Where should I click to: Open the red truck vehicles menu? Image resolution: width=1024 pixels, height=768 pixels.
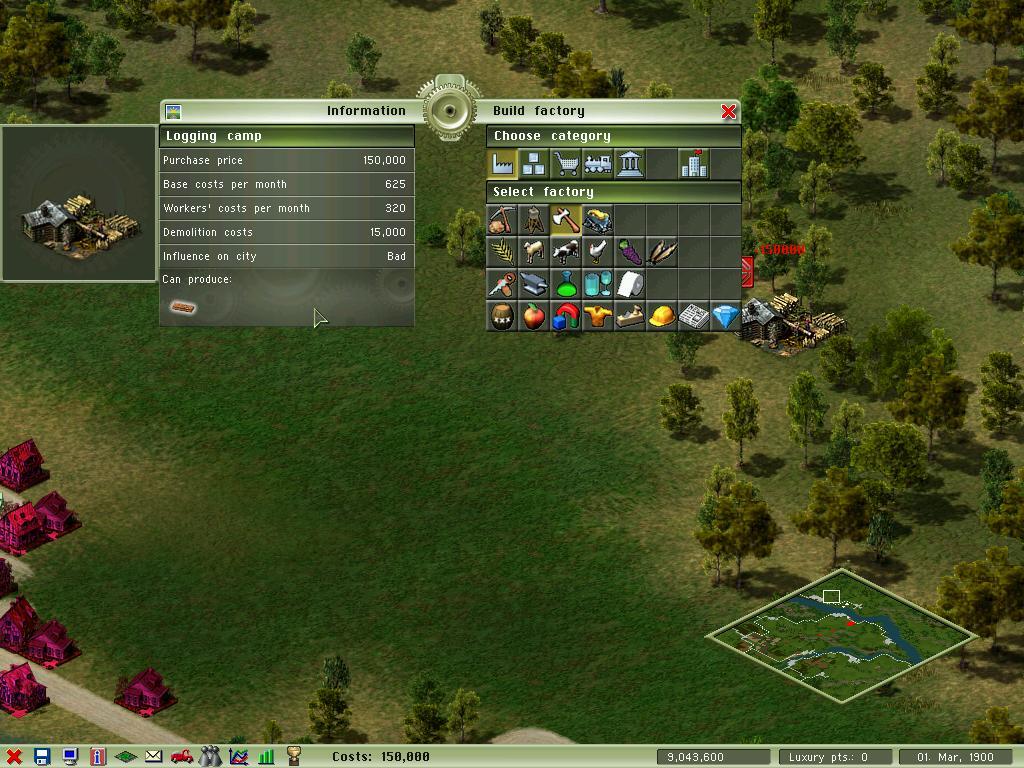point(181,757)
